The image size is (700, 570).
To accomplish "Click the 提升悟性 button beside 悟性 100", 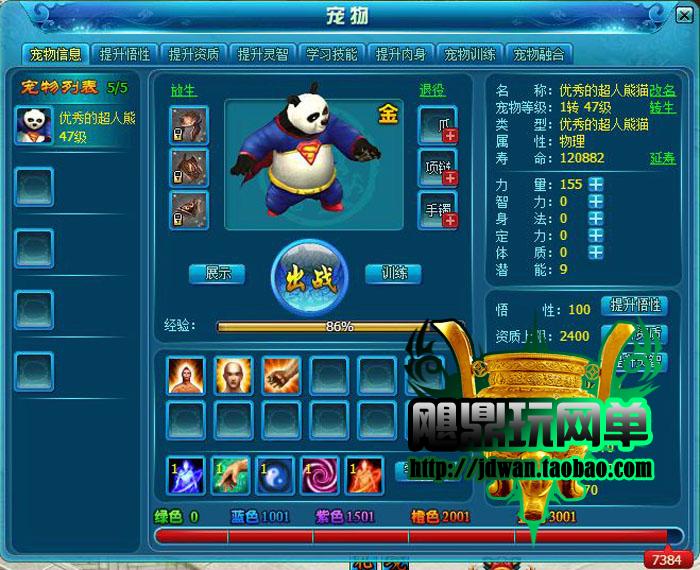I will (634, 305).
